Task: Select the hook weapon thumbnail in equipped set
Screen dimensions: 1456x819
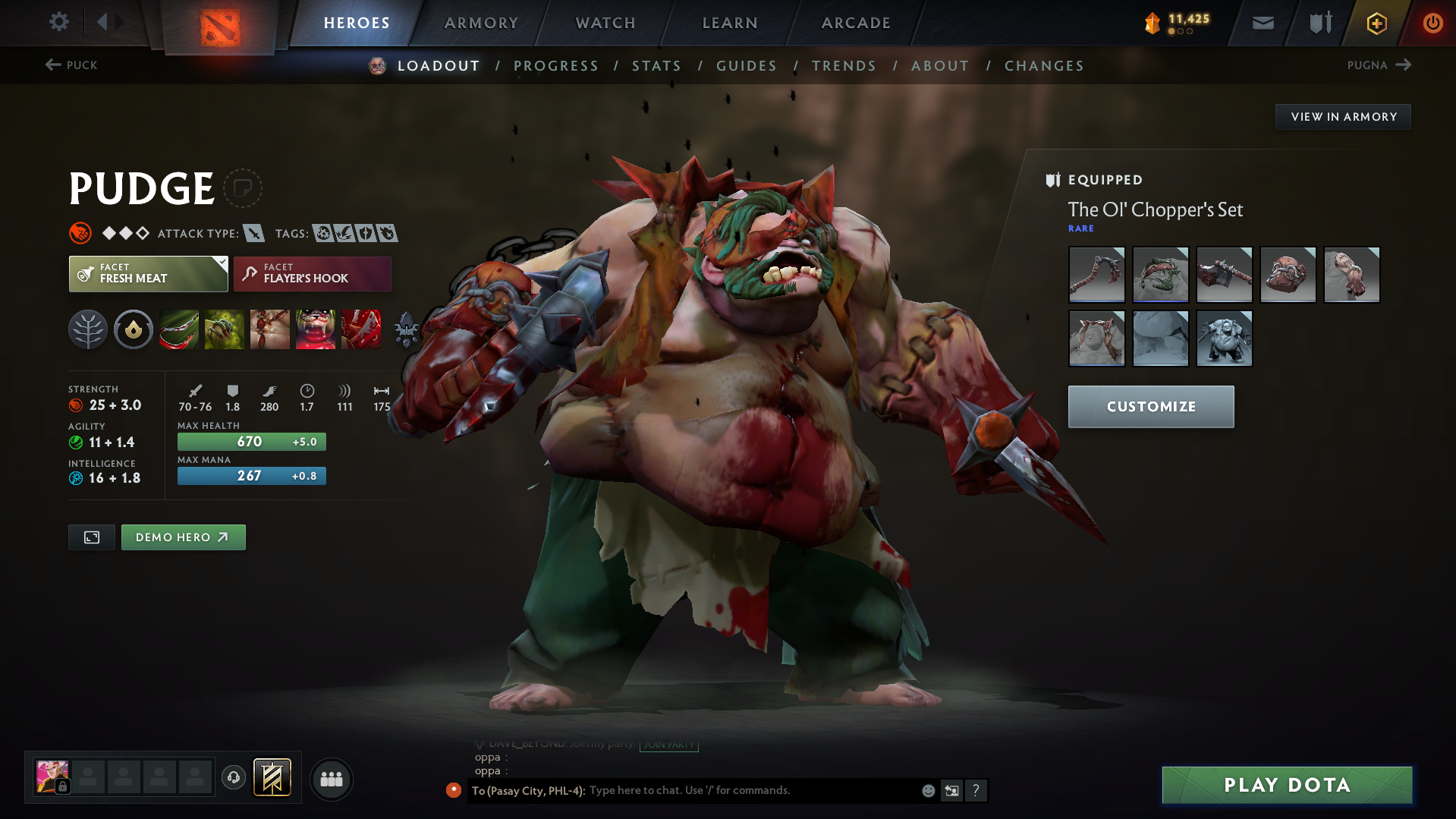Action: pyautogui.click(x=1096, y=275)
